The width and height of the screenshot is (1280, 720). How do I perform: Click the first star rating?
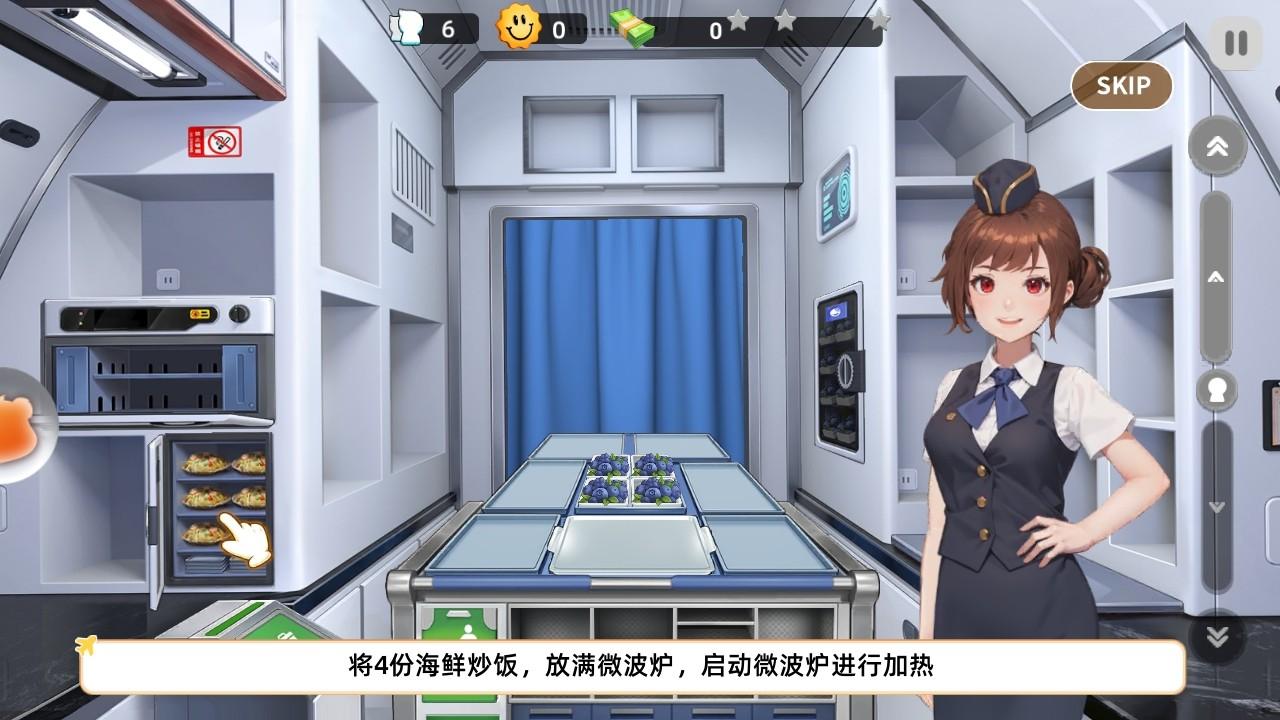tap(736, 23)
